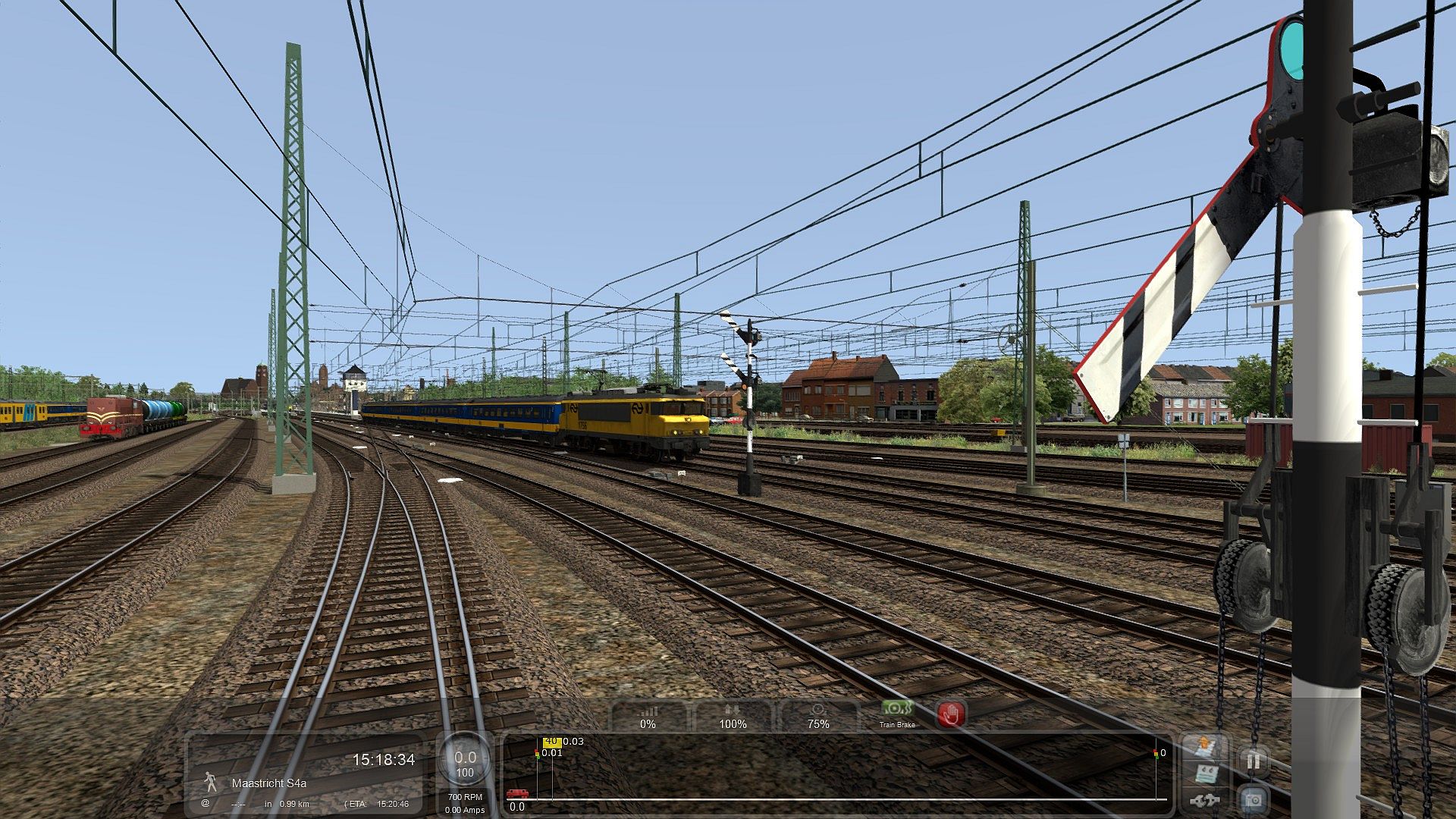Pause the game with the pause button

(x=1254, y=760)
